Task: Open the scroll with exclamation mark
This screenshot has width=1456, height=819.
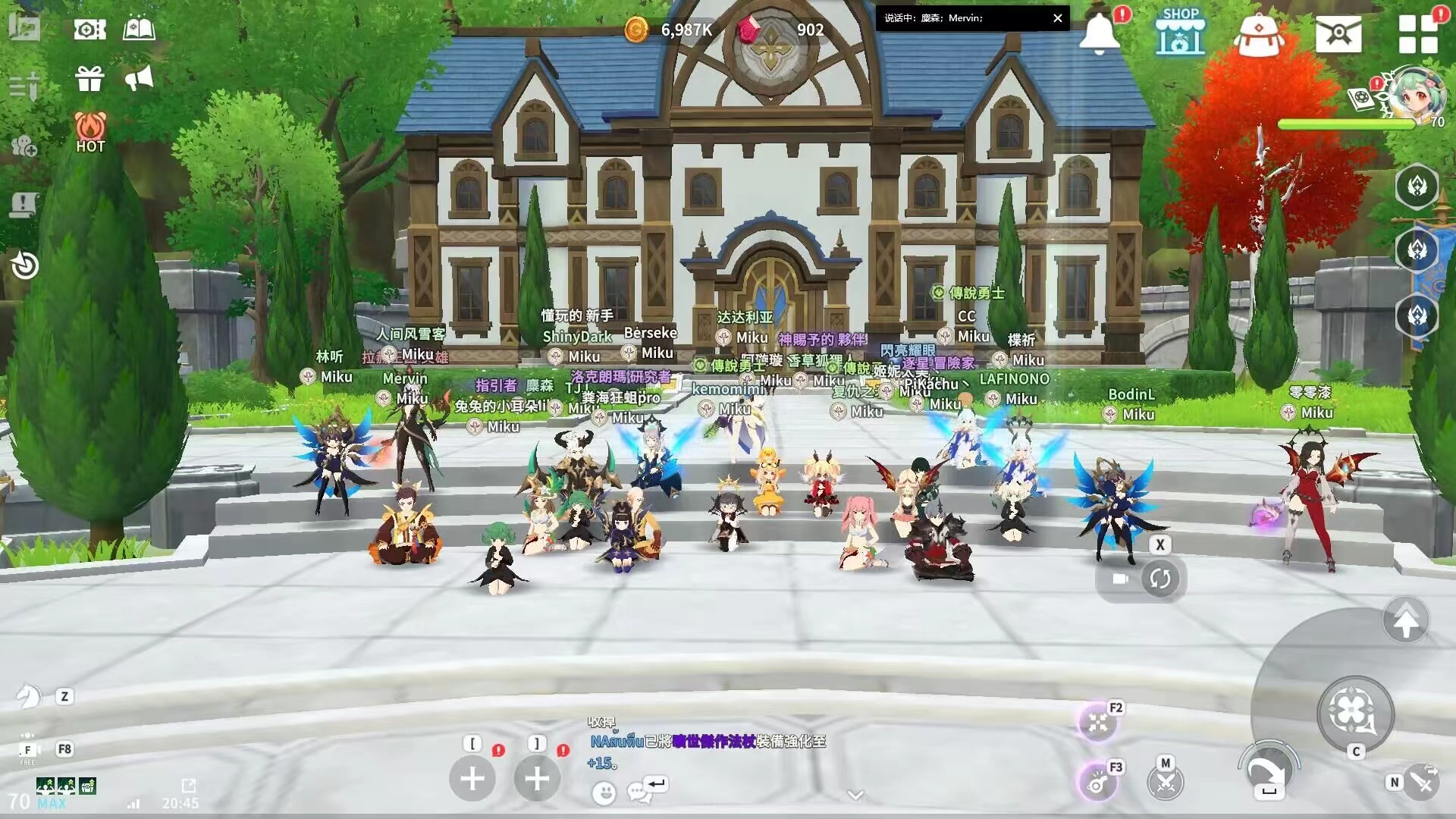Action: tap(24, 205)
